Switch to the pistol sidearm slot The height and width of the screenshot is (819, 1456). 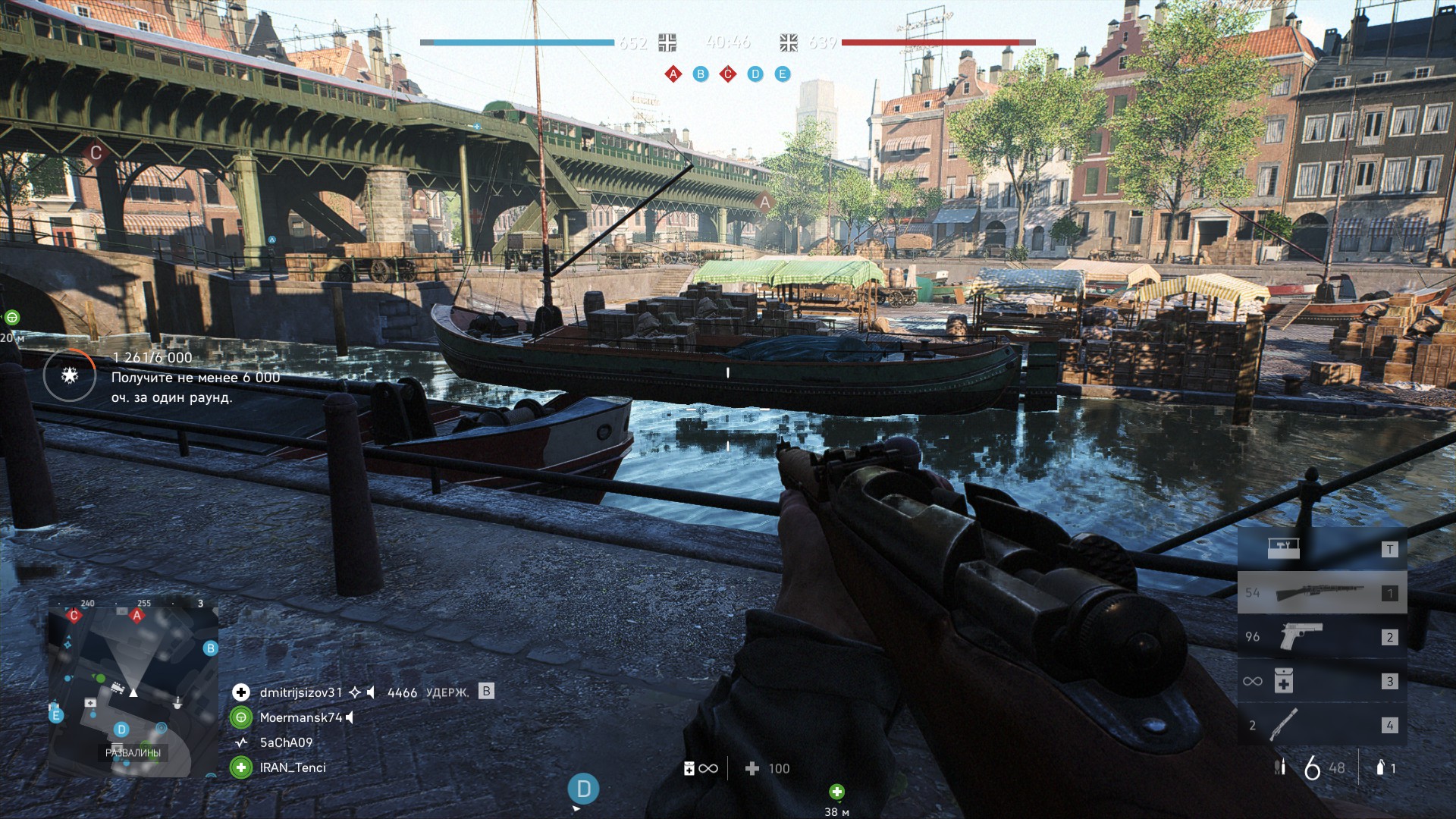point(1322,637)
